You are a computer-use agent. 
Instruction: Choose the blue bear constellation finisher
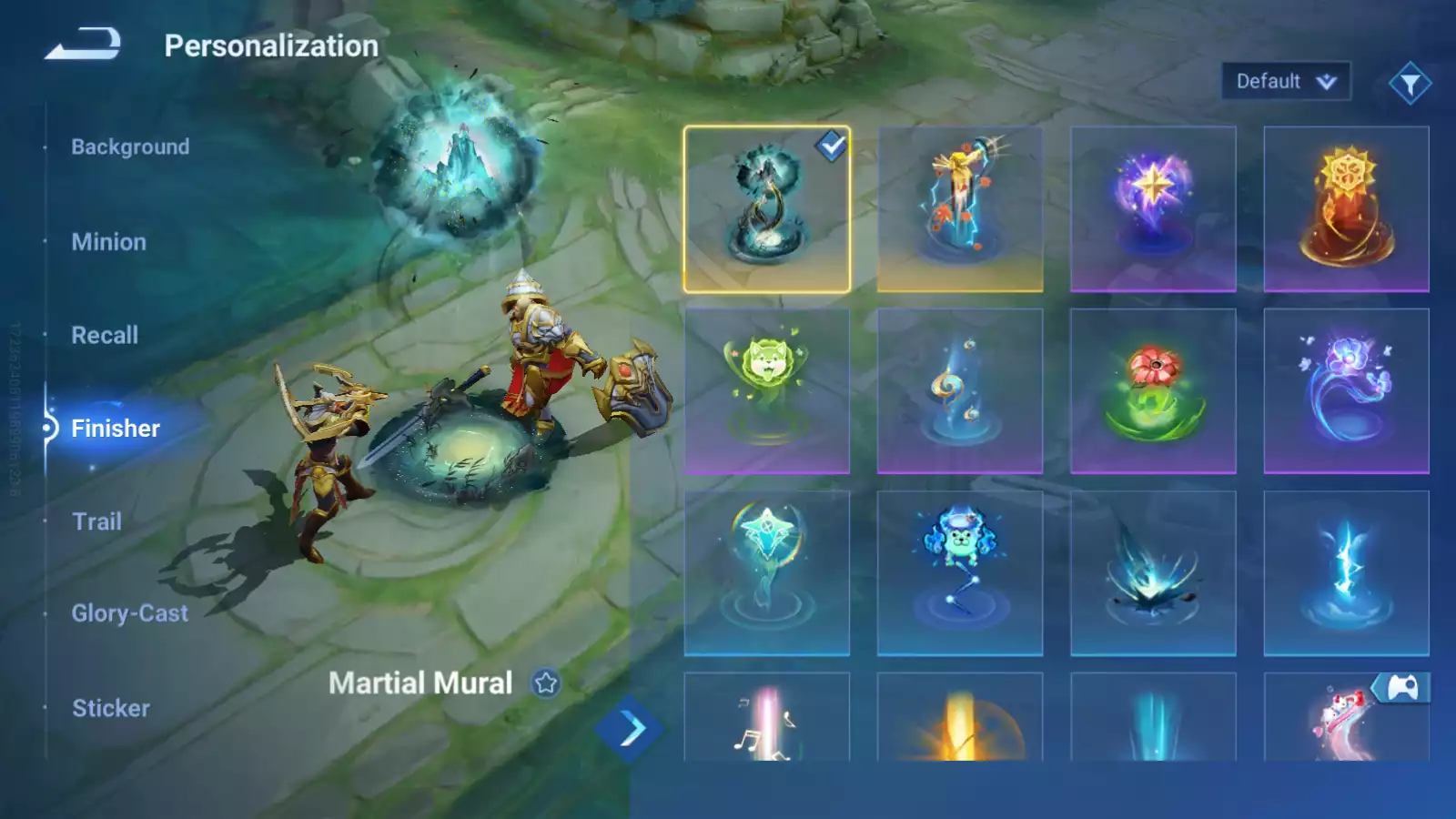[x=959, y=573]
